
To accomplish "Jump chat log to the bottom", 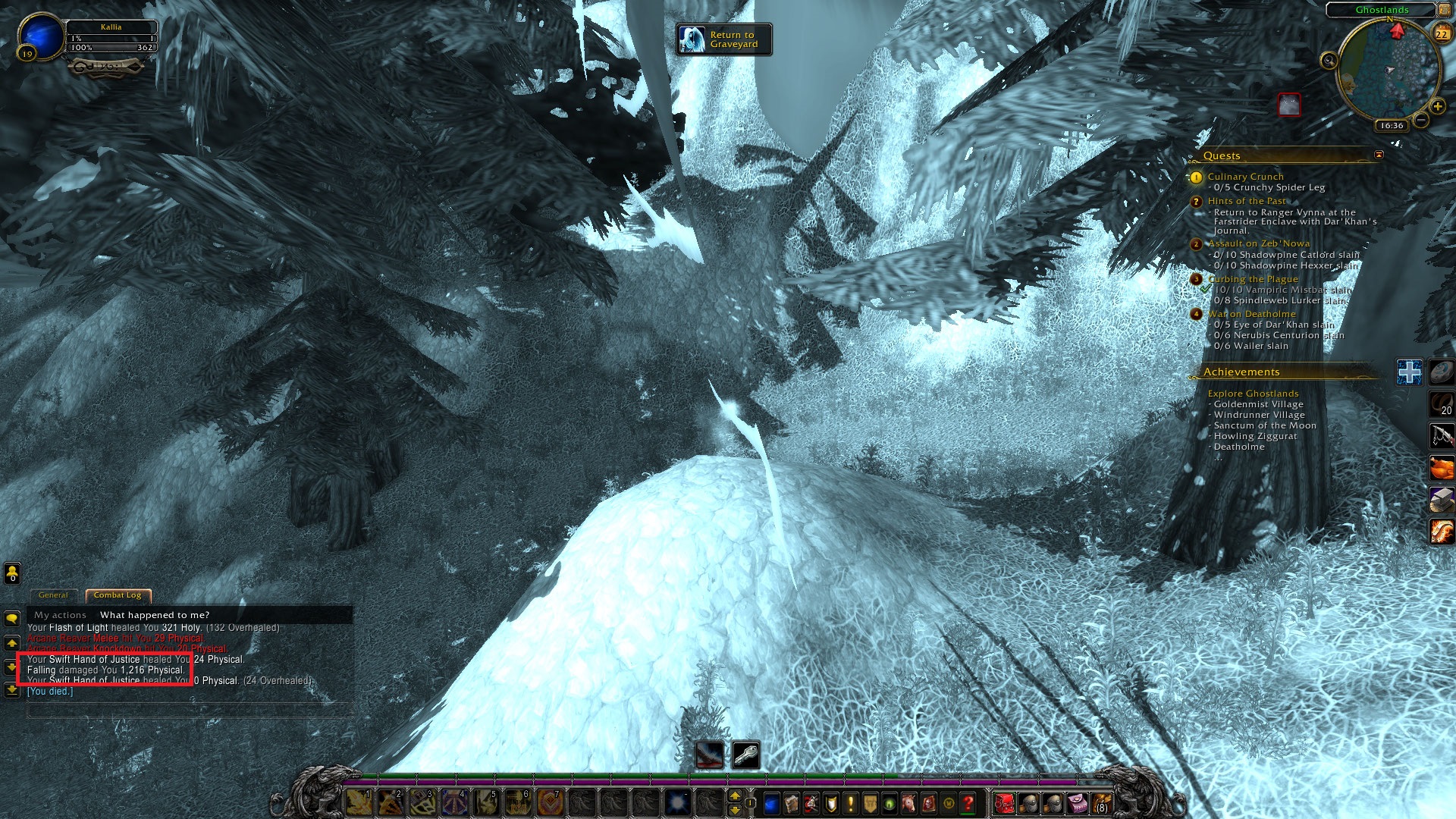I will coord(12,690).
